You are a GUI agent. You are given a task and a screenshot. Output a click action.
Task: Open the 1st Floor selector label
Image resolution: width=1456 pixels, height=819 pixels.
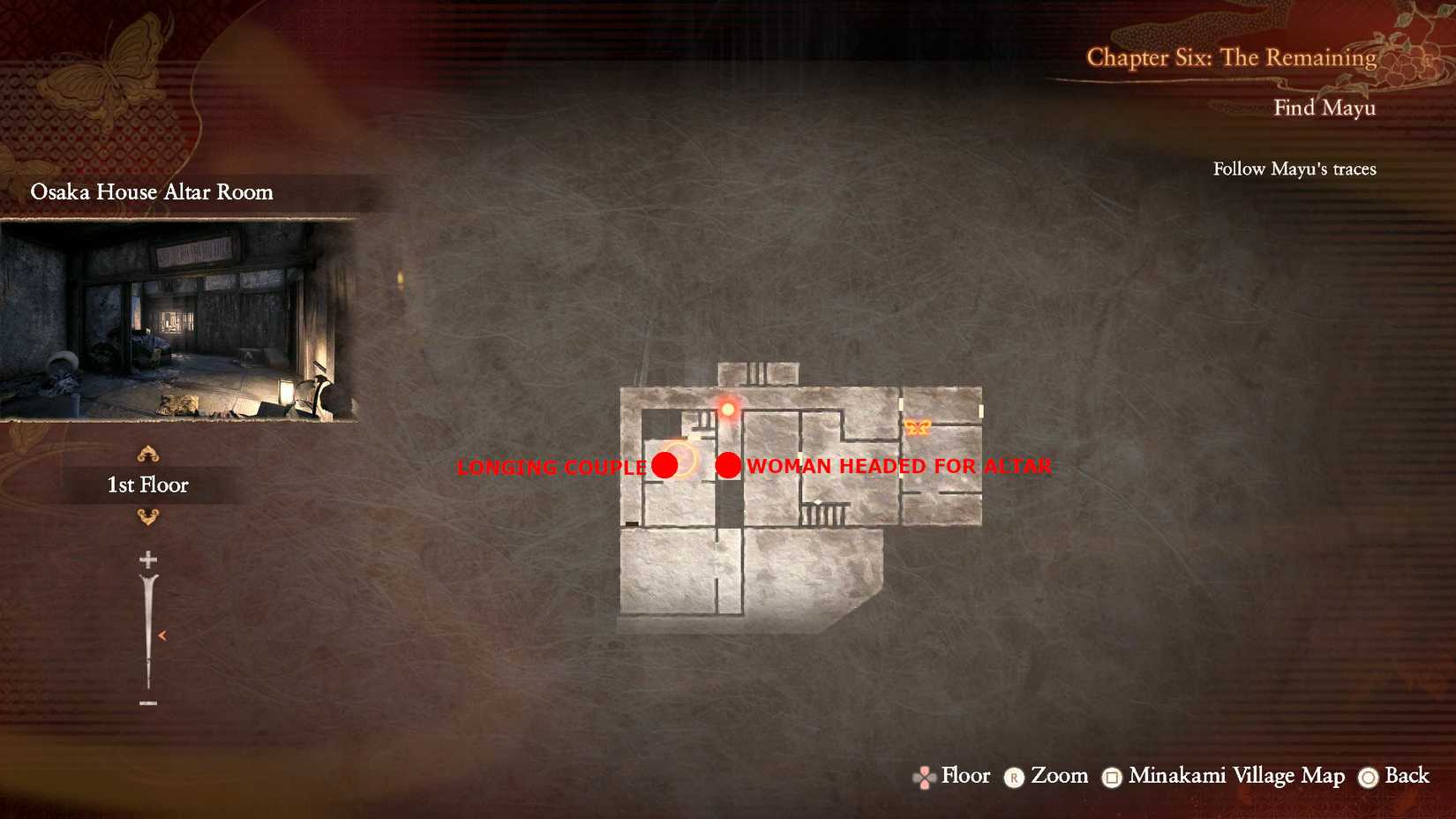click(147, 484)
